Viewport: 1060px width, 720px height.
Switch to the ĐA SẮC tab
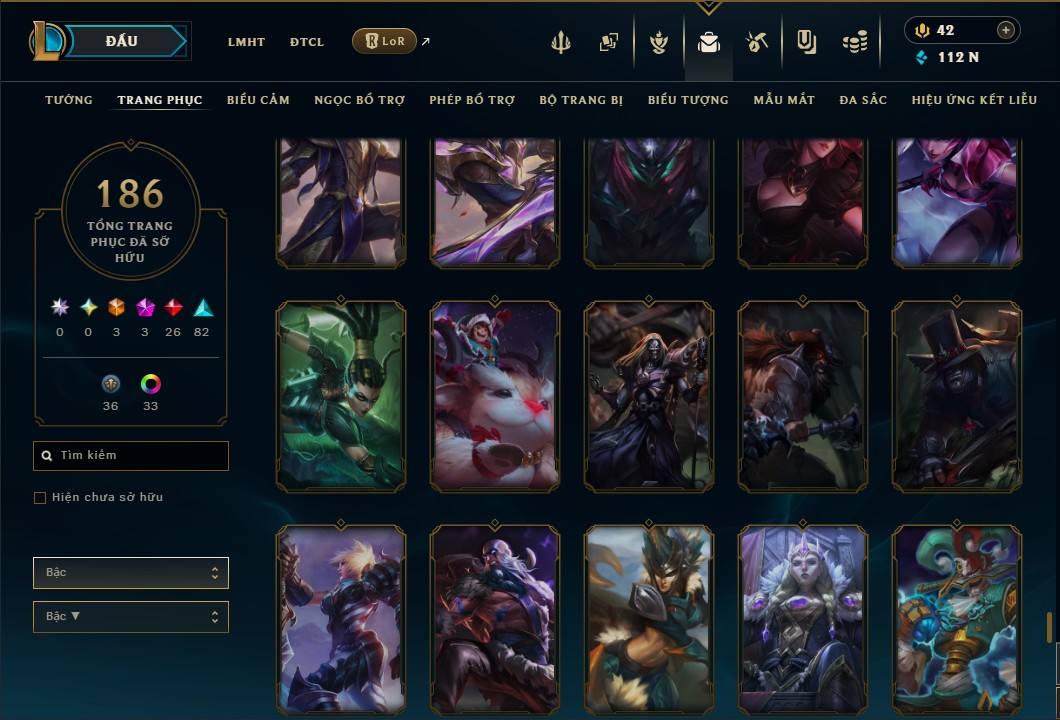[x=863, y=100]
